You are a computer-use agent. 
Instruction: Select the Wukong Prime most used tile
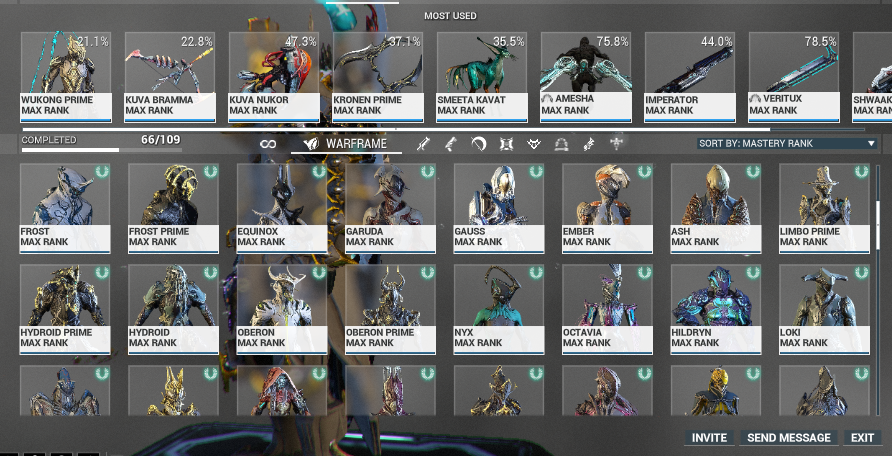tap(66, 76)
